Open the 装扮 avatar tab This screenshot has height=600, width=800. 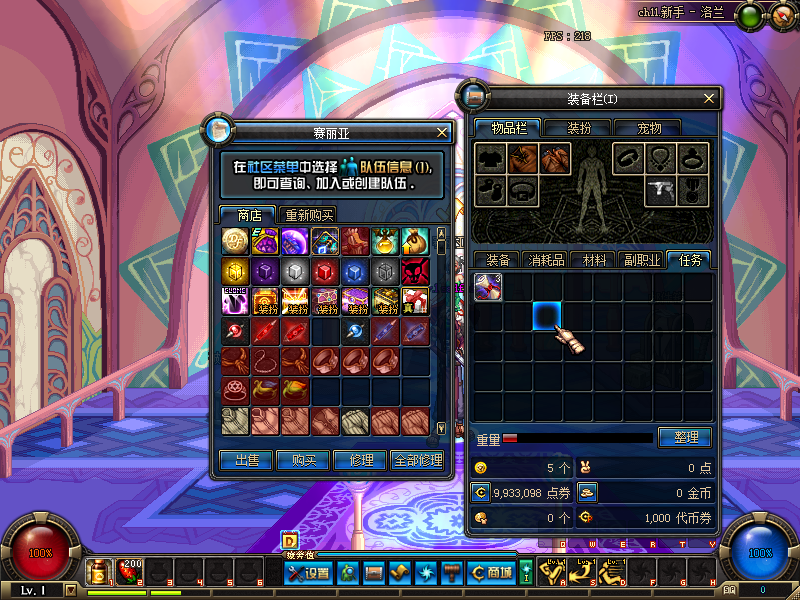(x=579, y=128)
